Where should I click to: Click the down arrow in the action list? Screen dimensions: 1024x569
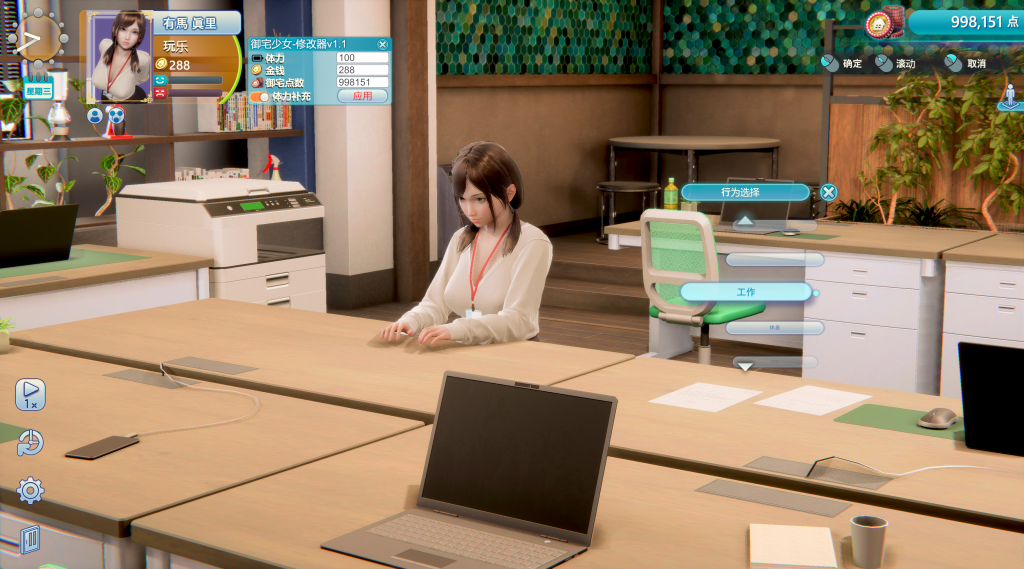click(746, 366)
